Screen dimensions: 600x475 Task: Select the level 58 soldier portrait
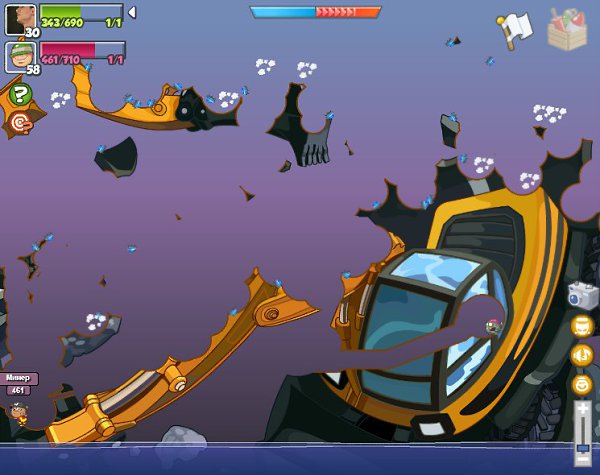20,56
